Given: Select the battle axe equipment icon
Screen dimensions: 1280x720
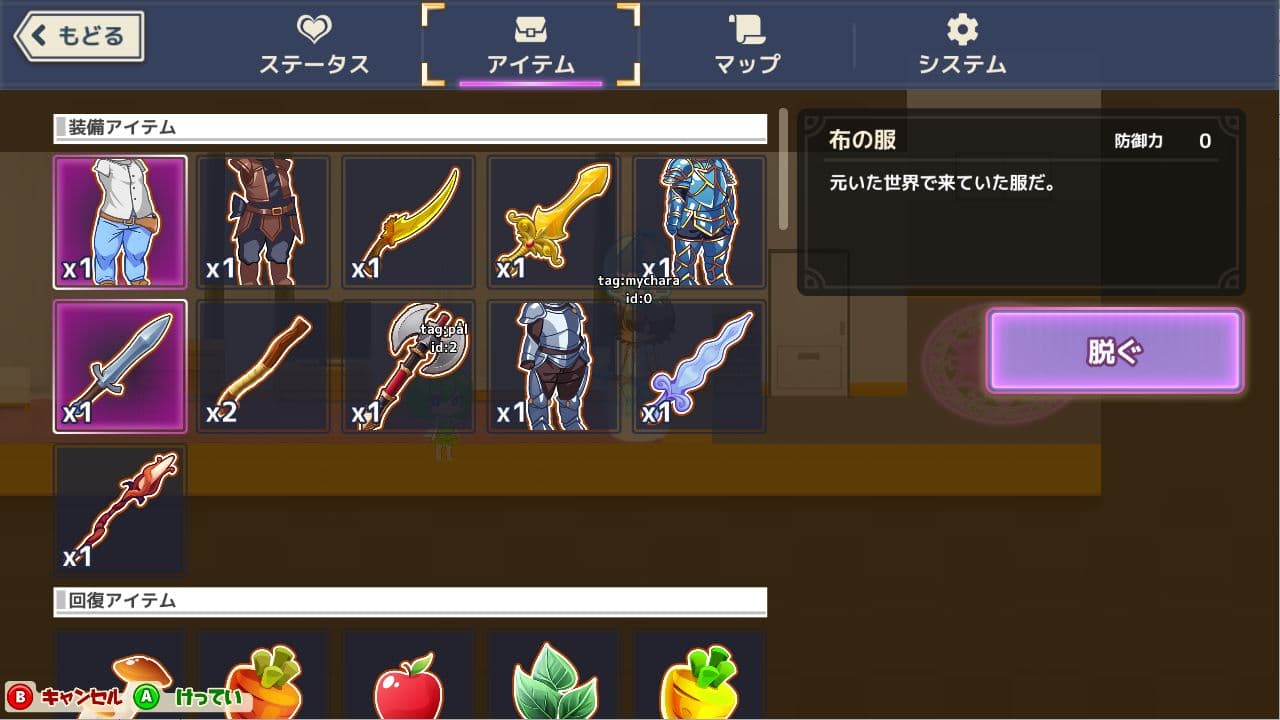Looking at the screenshot, I should pyautogui.click(x=408, y=366).
